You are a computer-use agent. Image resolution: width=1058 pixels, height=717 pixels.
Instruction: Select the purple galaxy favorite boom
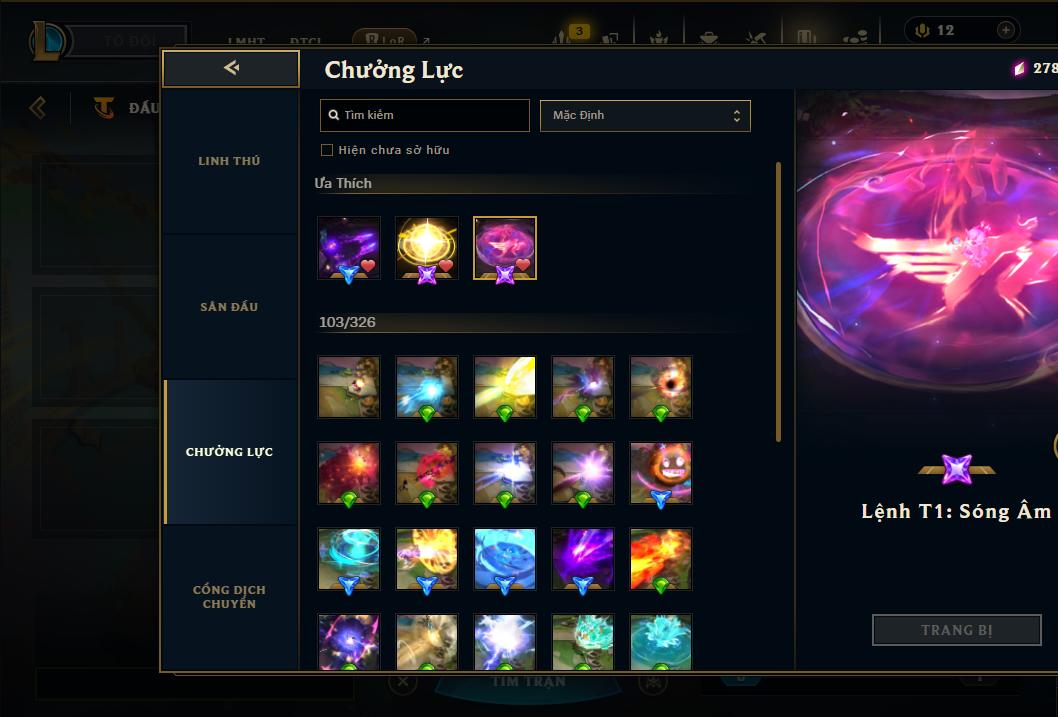point(349,247)
